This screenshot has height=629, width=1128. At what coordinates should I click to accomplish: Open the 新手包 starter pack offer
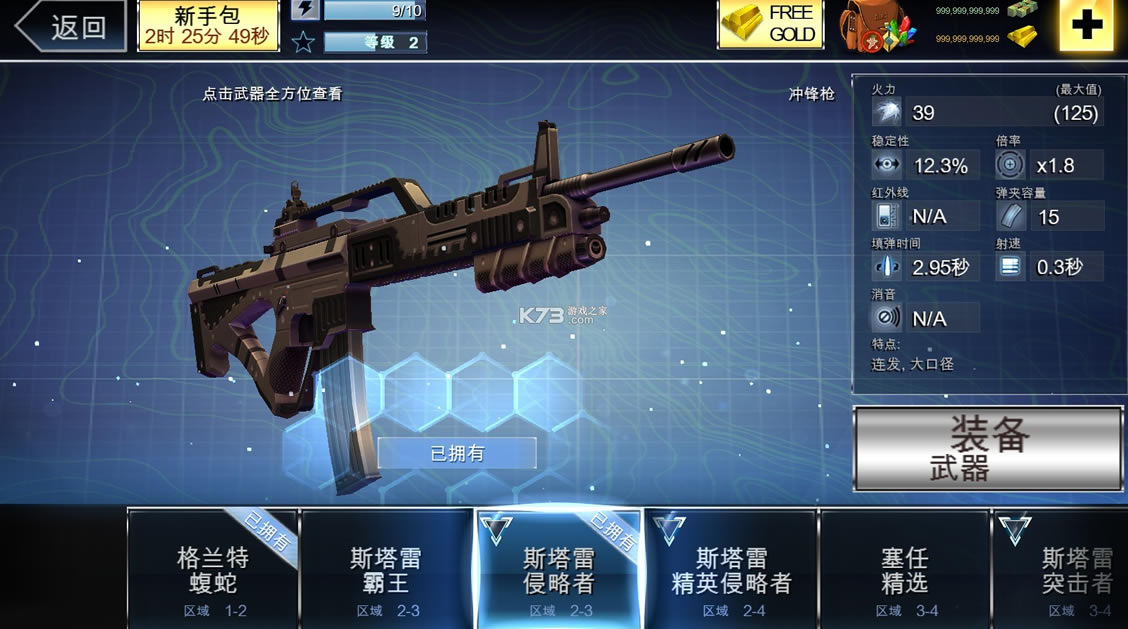(208, 26)
